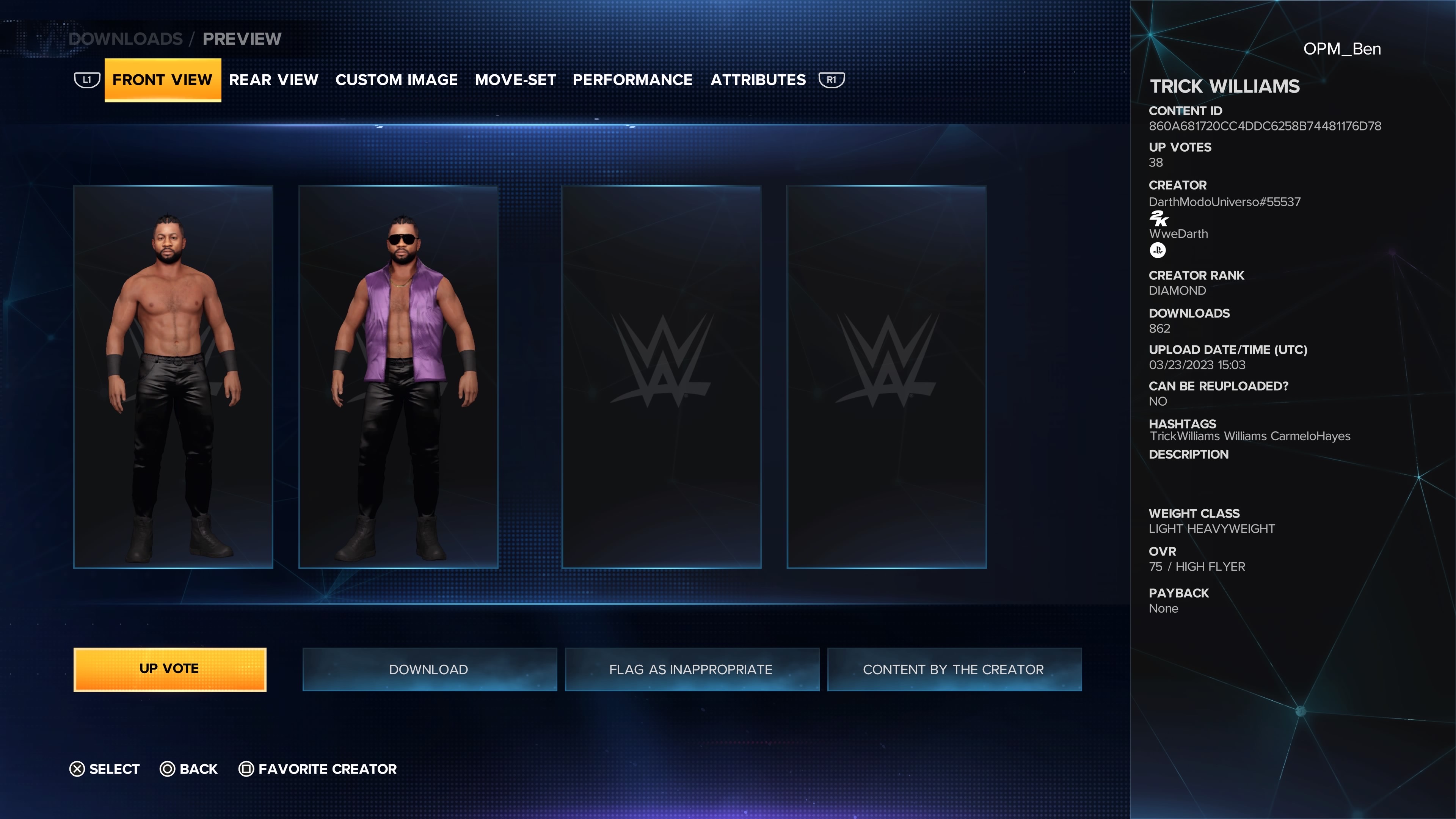Select the Performance tab
Screen dimensions: 1456x819
pos(632,80)
